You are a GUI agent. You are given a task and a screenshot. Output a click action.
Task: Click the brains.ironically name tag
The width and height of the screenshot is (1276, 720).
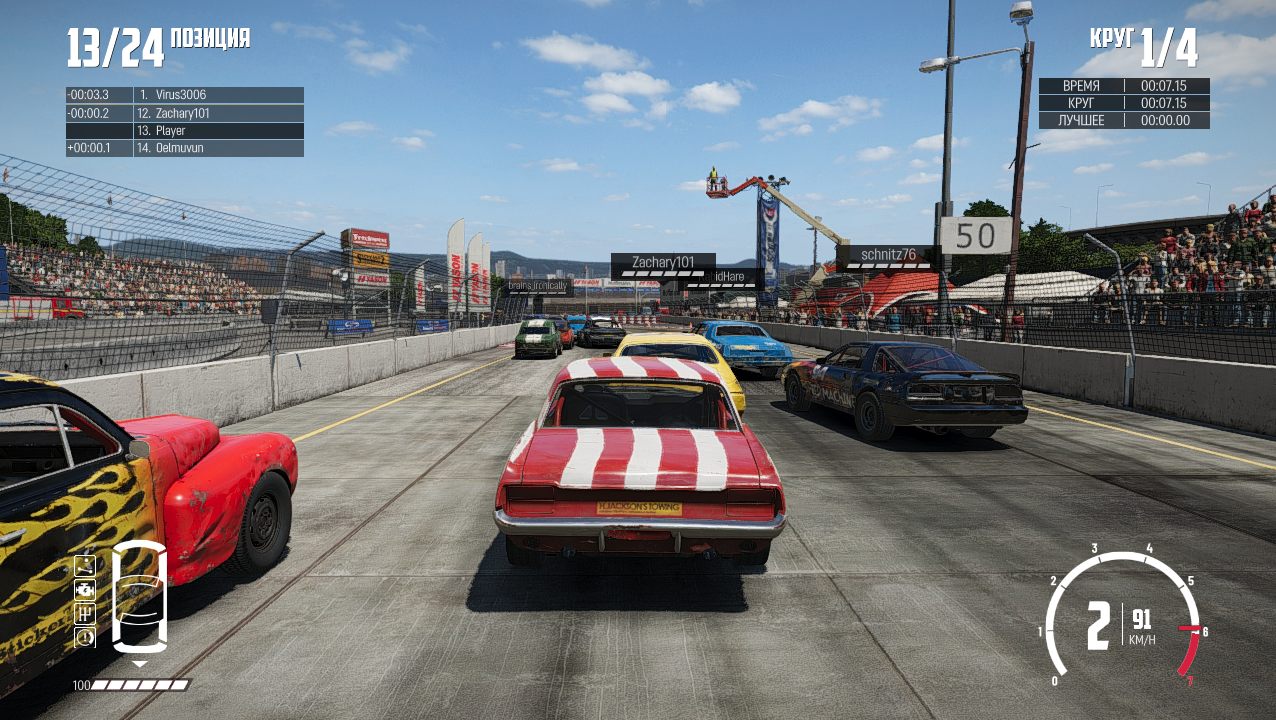pos(538,286)
